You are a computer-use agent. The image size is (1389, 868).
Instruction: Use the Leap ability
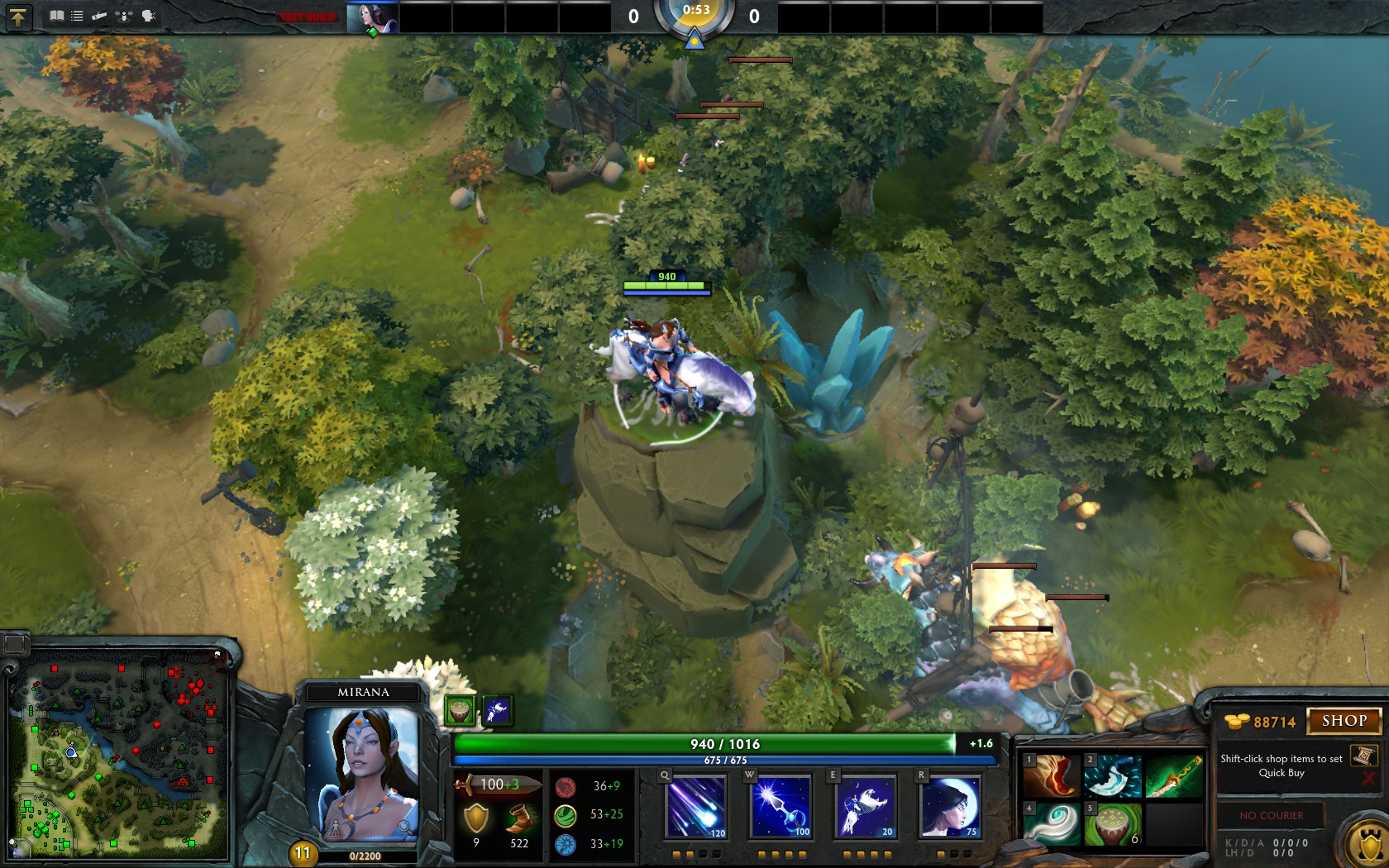click(x=866, y=806)
